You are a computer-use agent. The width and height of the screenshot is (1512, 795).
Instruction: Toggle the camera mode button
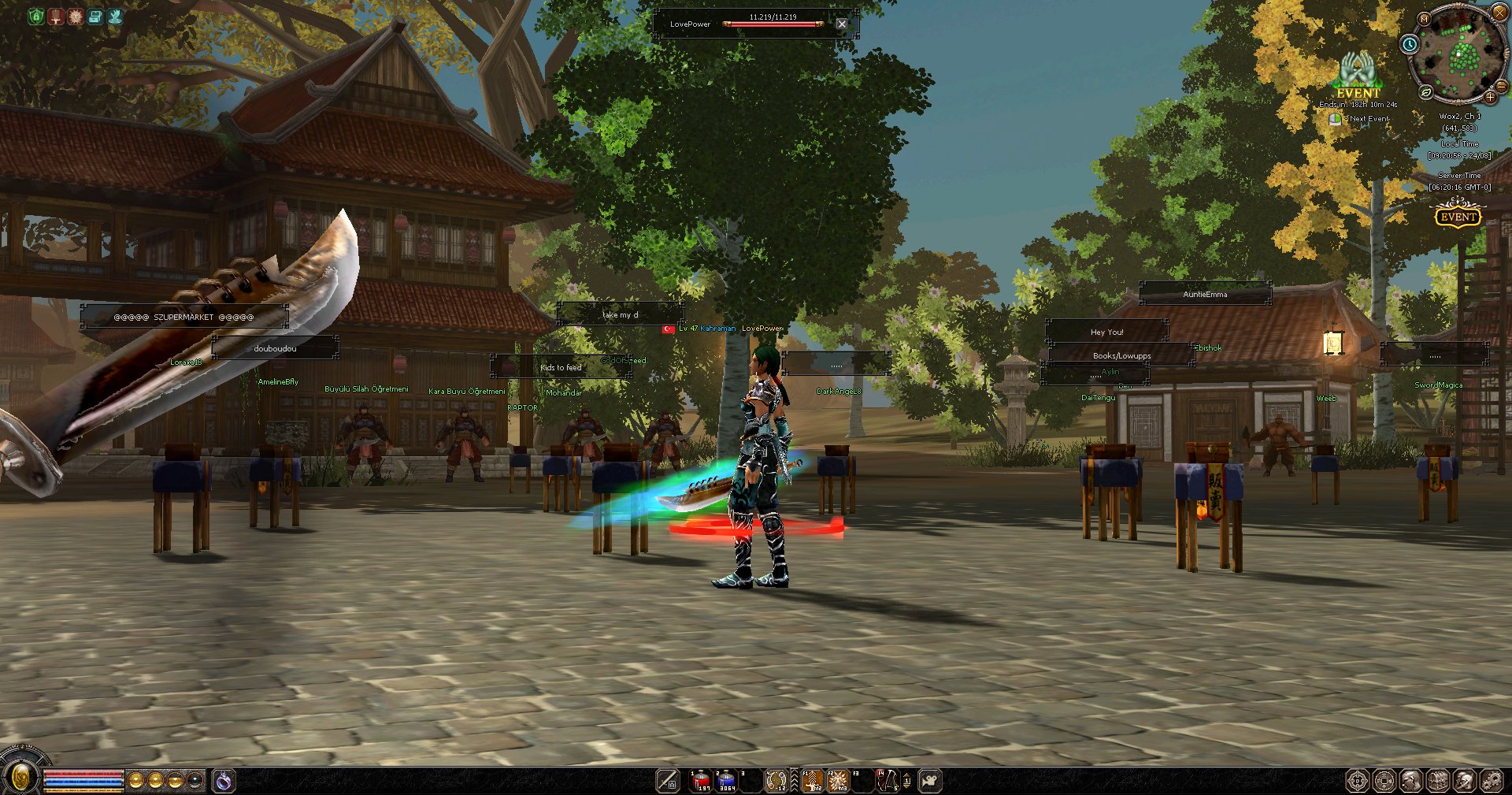pyautogui.click(x=930, y=781)
